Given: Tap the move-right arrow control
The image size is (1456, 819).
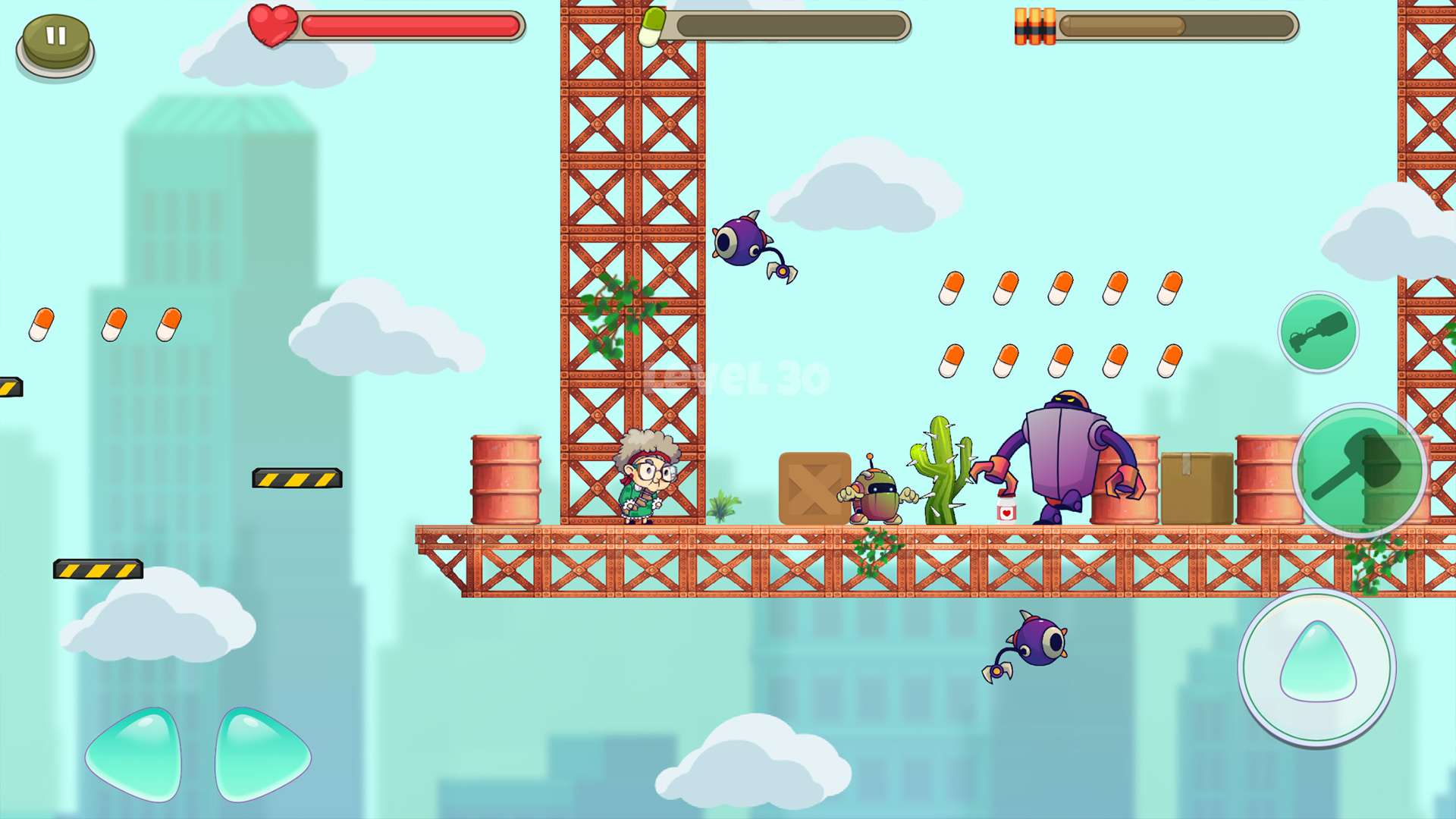Looking at the screenshot, I should tap(260, 755).
